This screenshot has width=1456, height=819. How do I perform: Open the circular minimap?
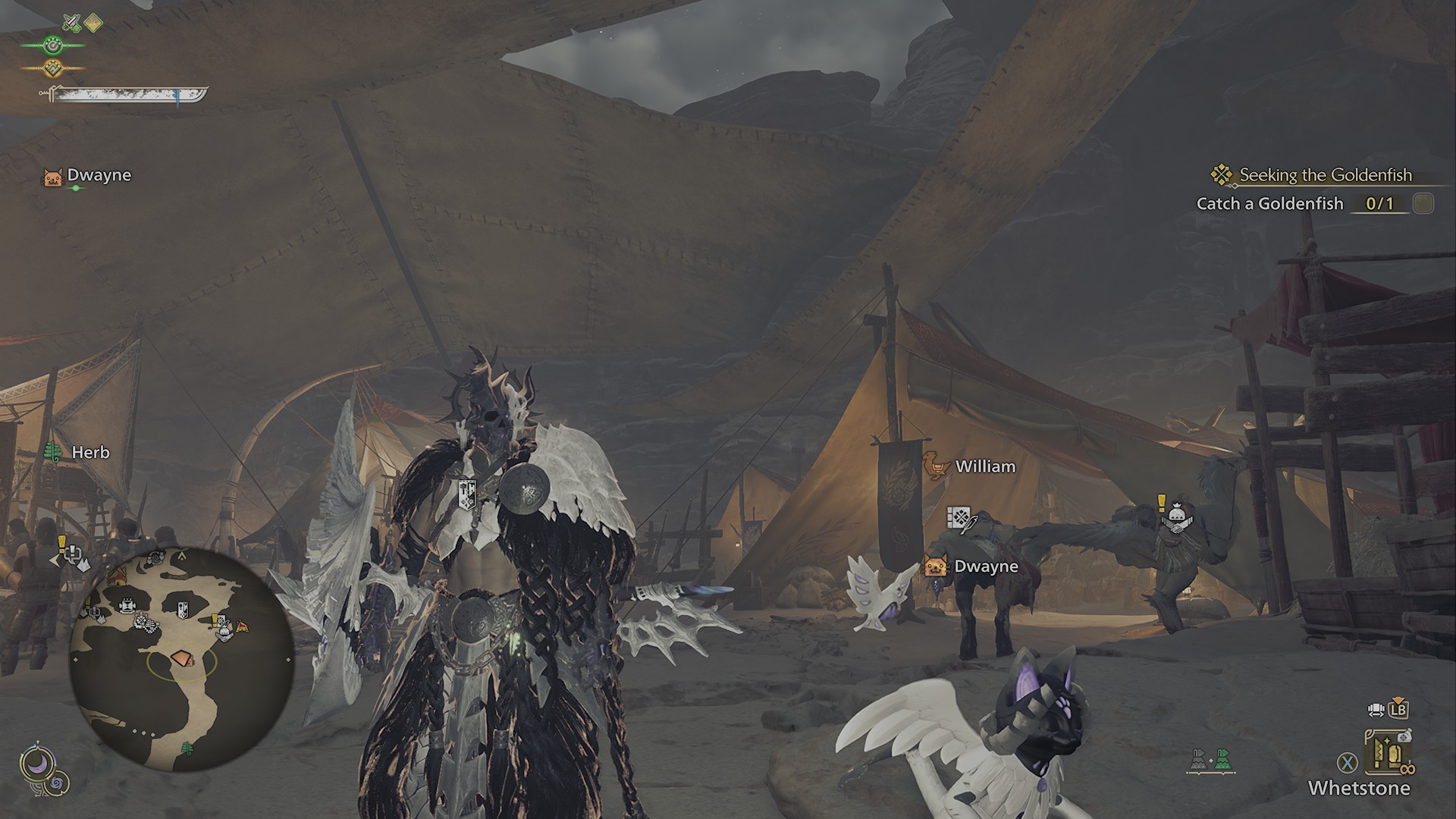[182, 658]
